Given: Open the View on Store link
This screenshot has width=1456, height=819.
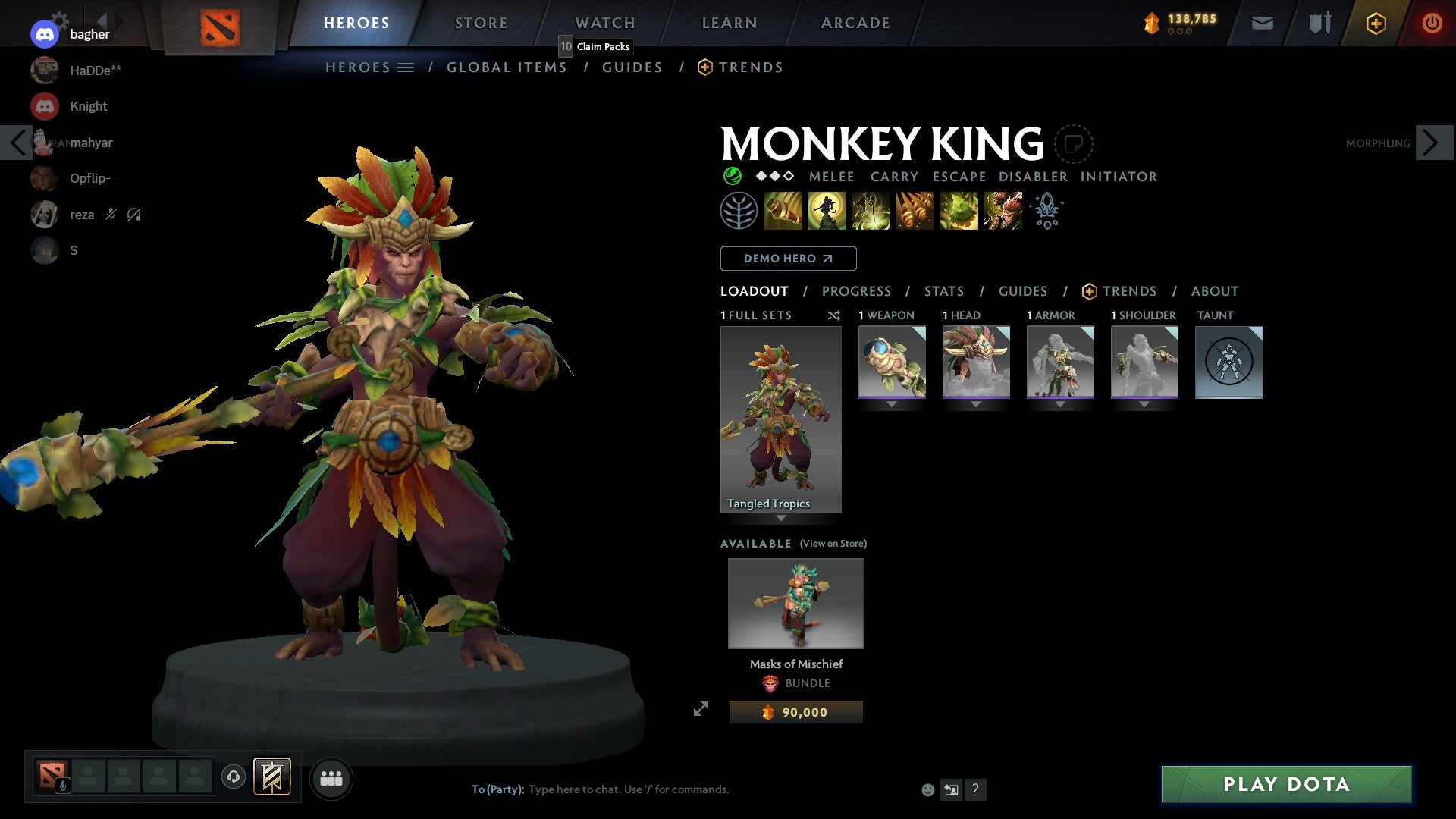Looking at the screenshot, I should (x=833, y=544).
